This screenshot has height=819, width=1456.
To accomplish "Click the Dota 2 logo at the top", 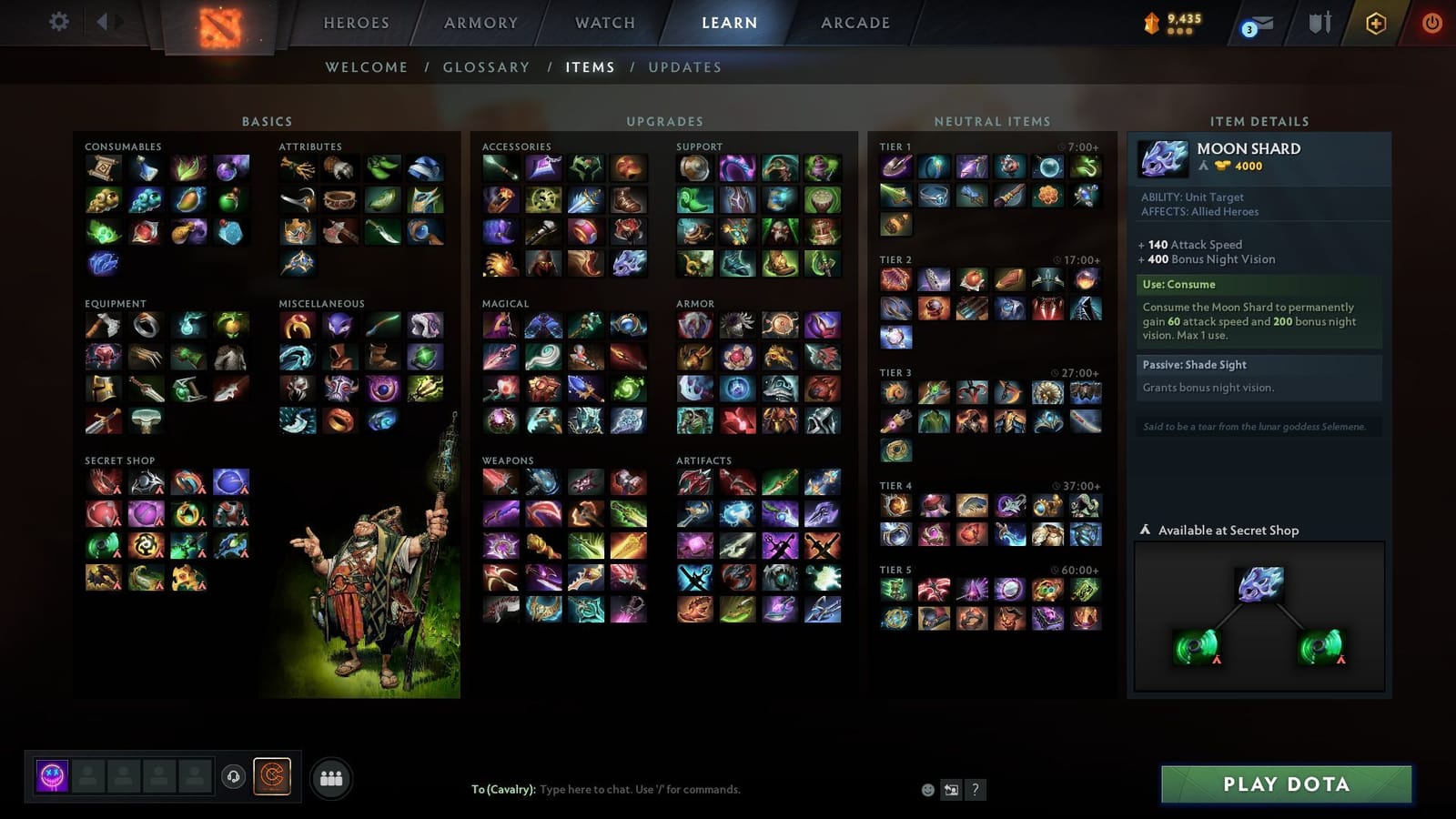I will pyautogui.click(x=218, y=25).
